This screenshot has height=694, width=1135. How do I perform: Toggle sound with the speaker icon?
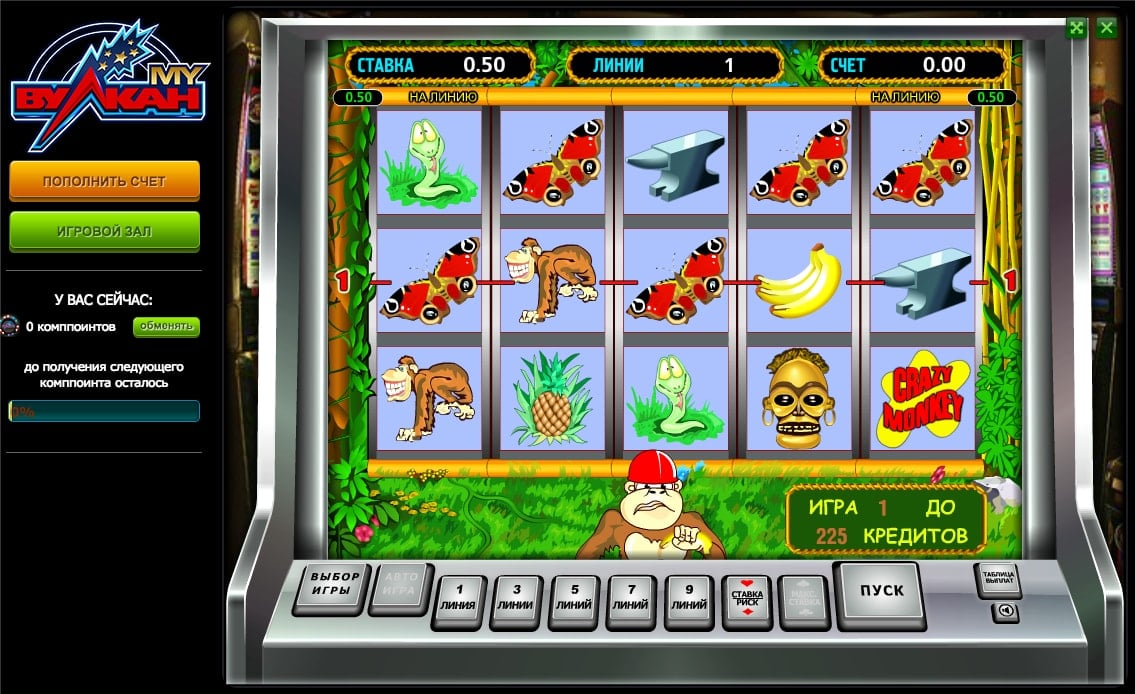click(1004, 611)
